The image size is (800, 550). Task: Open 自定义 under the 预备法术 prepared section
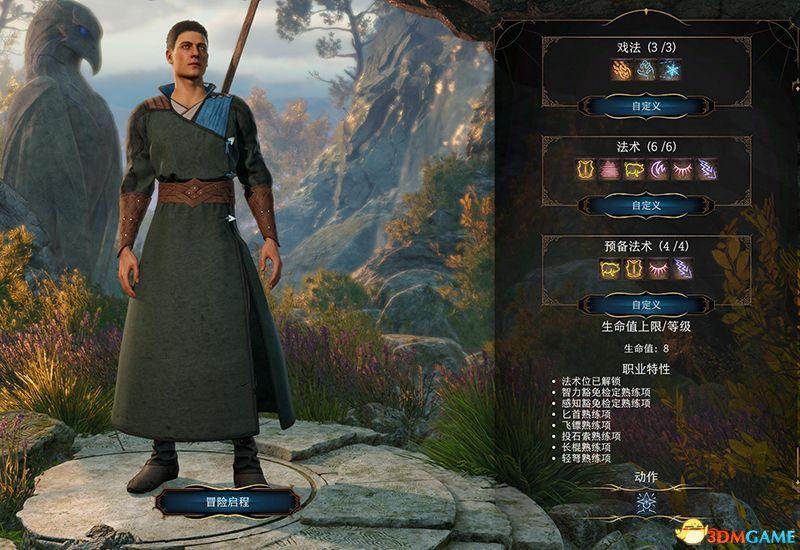pyautogui.click(x=647, y=303)
